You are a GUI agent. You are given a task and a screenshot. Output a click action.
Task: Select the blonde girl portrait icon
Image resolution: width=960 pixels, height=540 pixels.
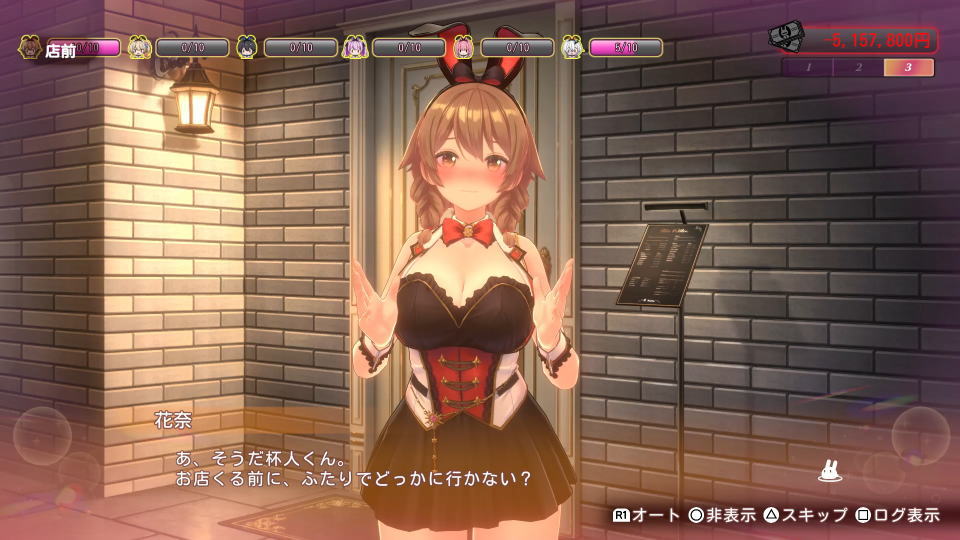tap(140, 47)
